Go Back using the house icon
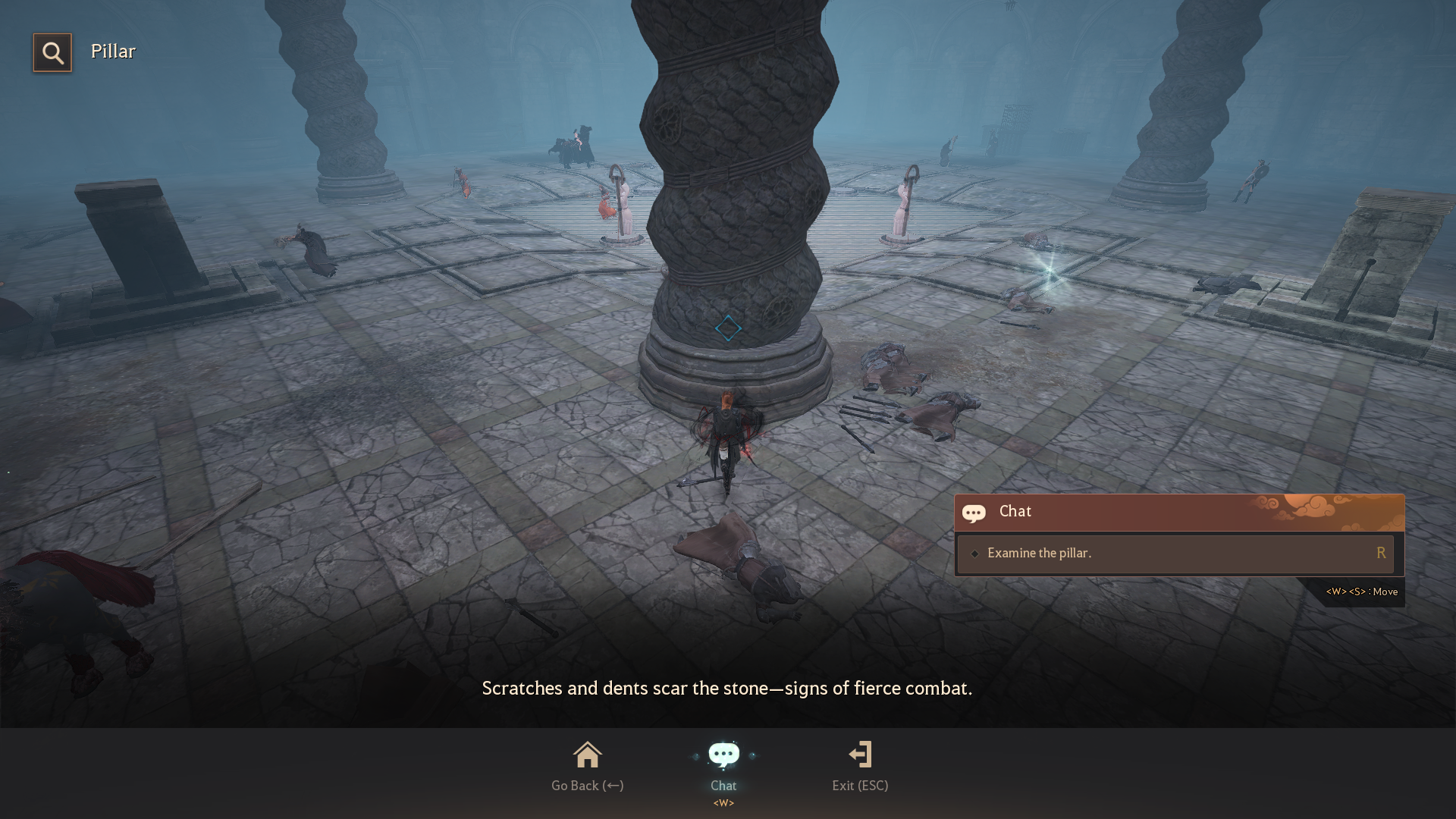This screenshot has width=1456, height=819. click(587, 756)
